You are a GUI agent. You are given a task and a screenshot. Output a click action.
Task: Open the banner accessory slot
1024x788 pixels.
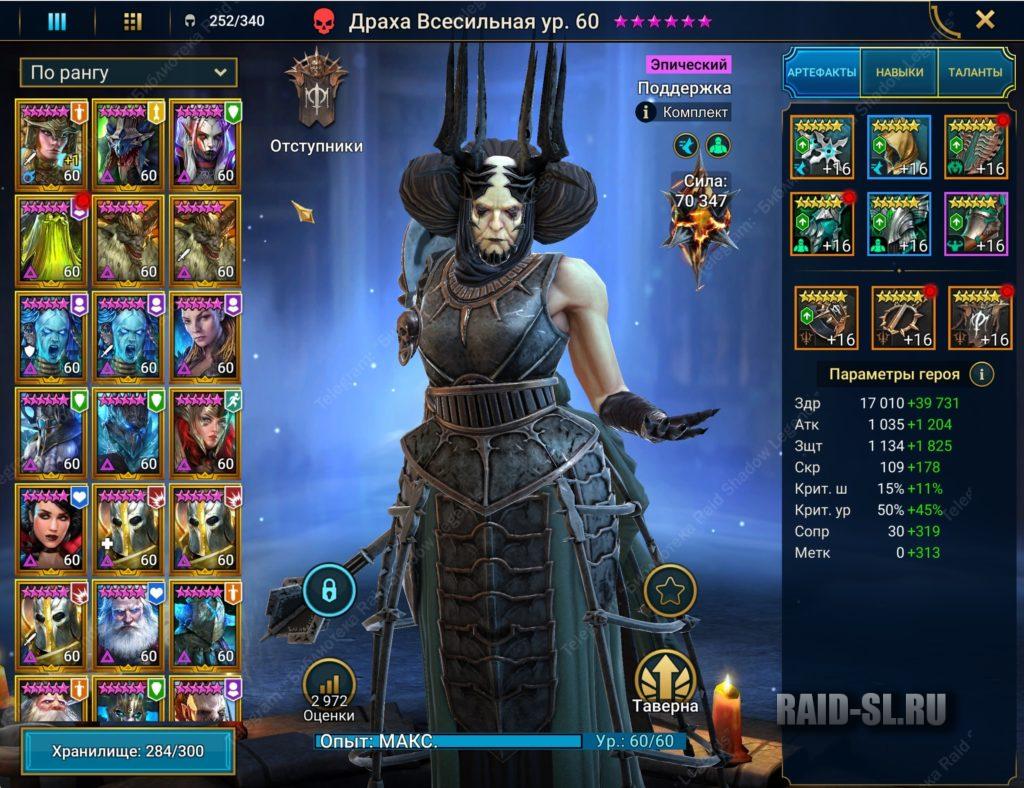[977, 316]
